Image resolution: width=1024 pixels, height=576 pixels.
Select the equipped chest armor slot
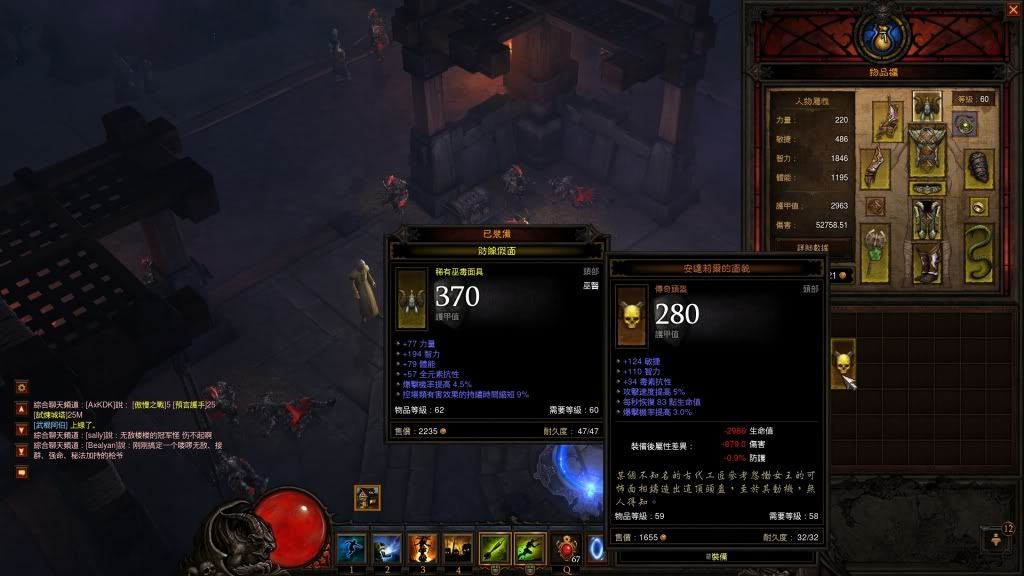click(927, 150)
